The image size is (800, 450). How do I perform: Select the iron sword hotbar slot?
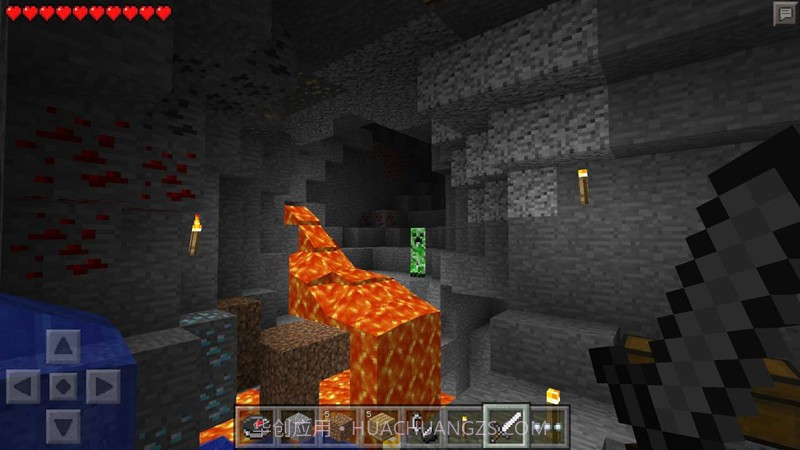pyautogui.click(x=502, y=425)
